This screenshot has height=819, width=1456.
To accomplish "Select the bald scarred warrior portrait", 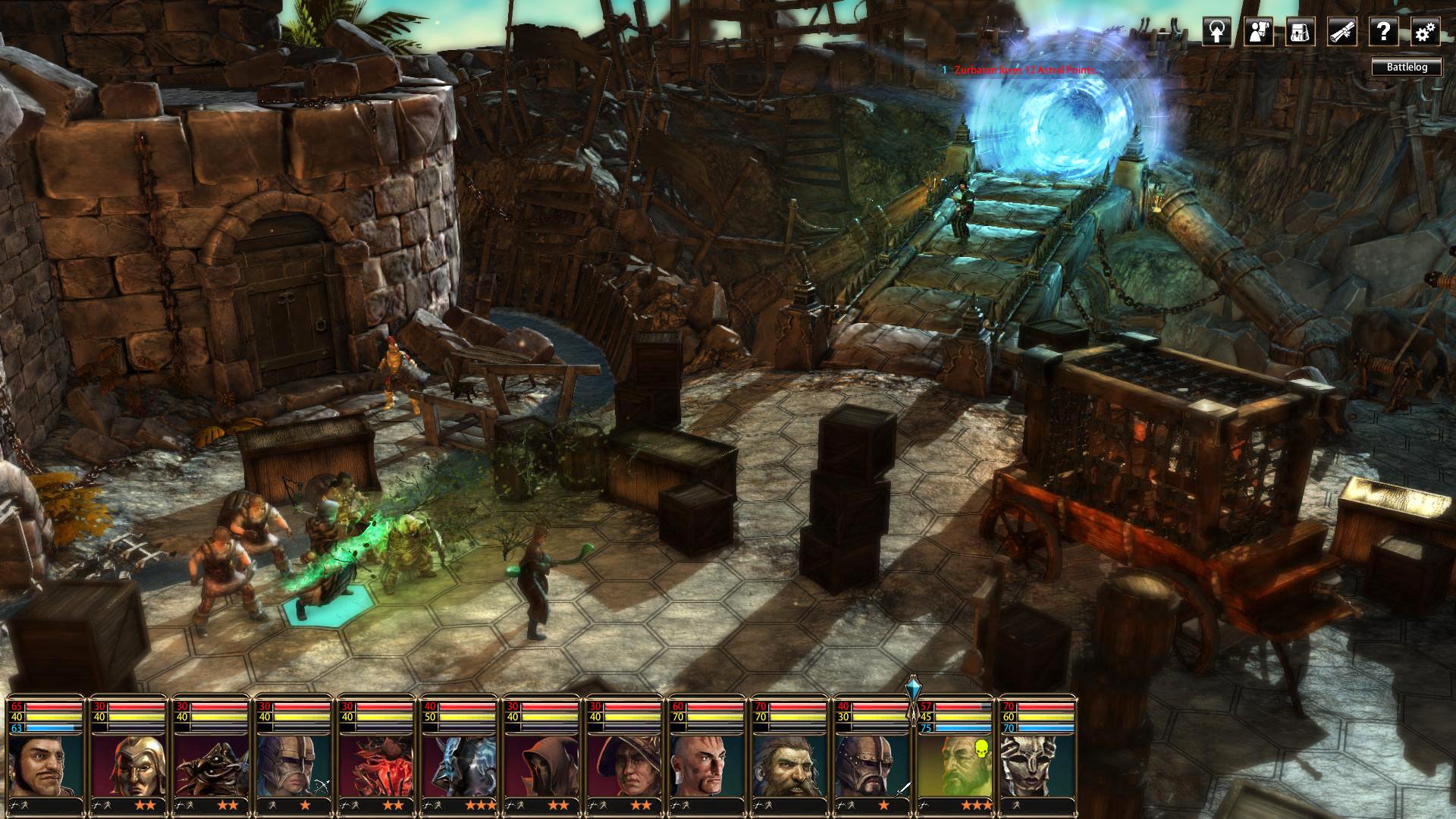I will pos(708,764).
